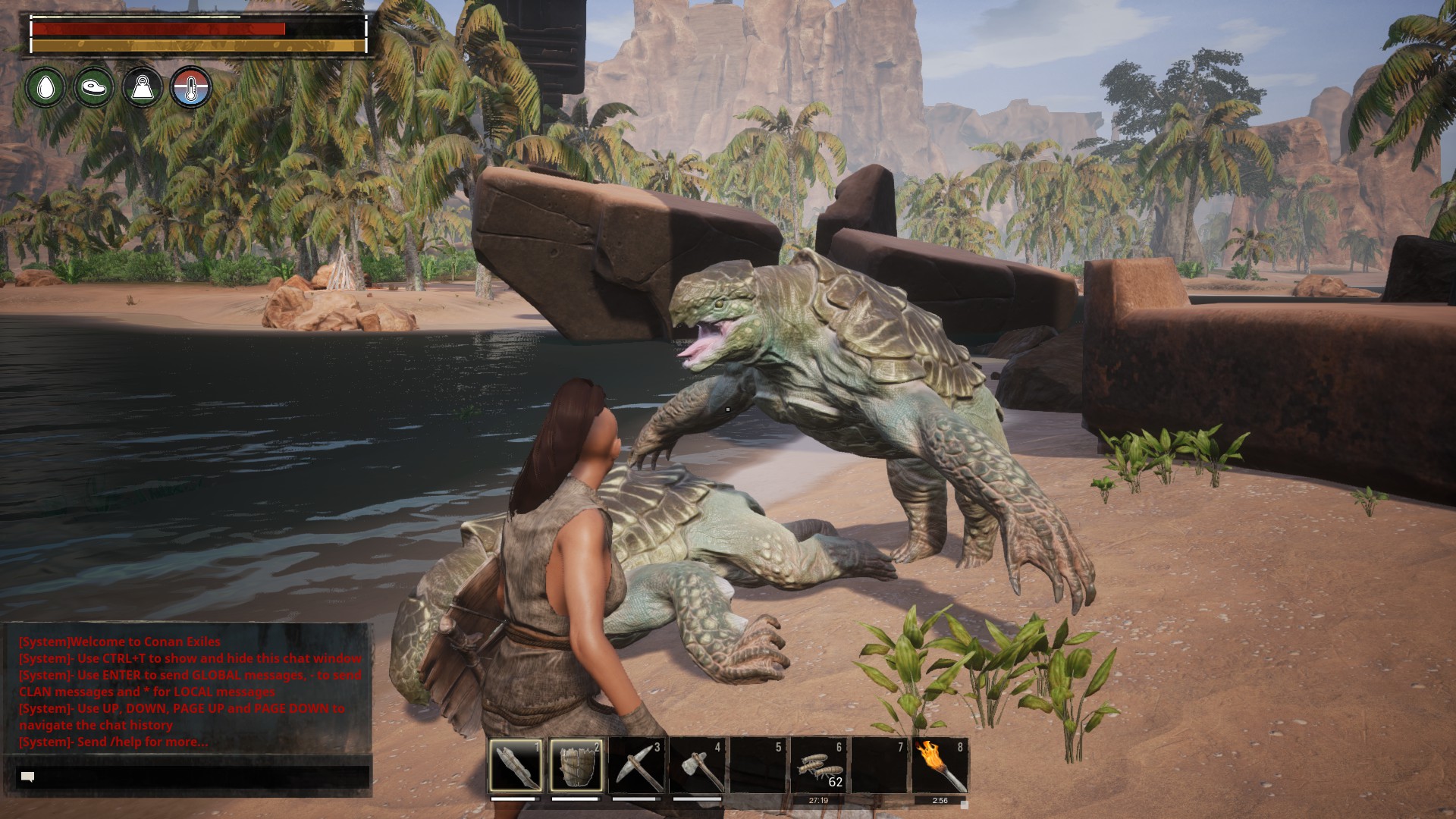
Task: Select the stone sword in hotbar slot 1
Action: point(516,765)
